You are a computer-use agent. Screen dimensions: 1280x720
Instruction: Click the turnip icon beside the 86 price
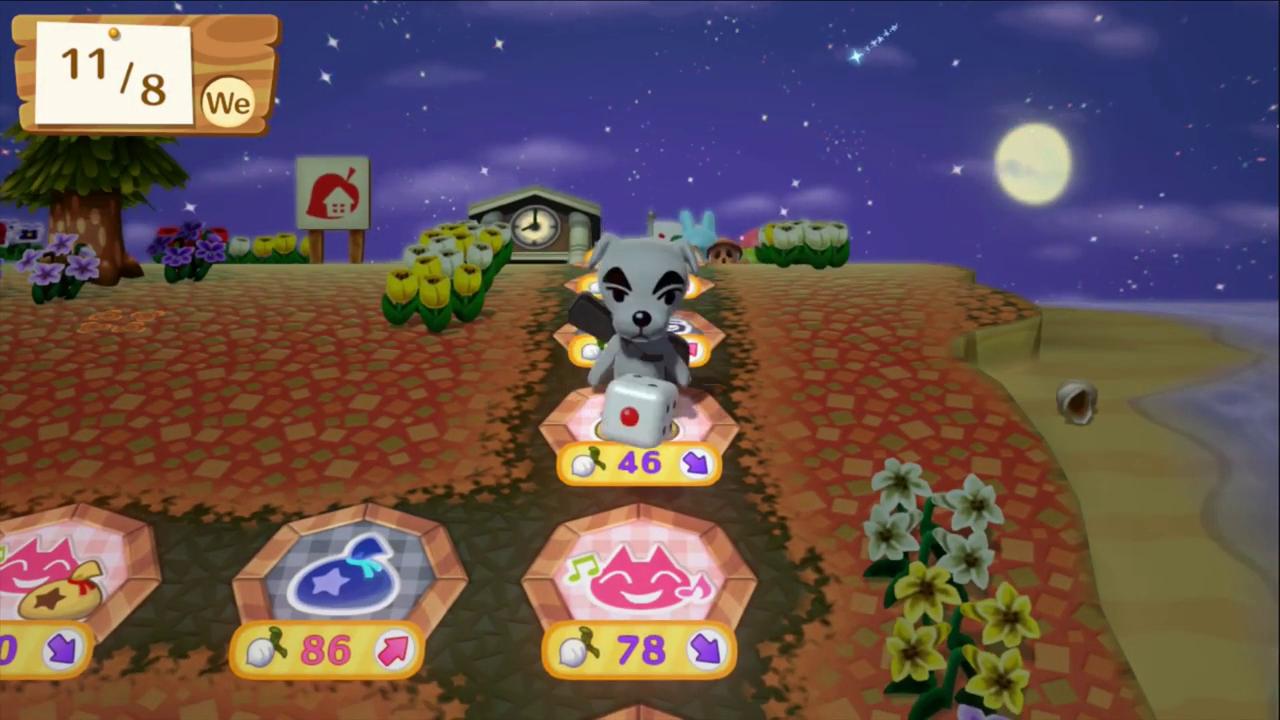(x=265, y=650)
